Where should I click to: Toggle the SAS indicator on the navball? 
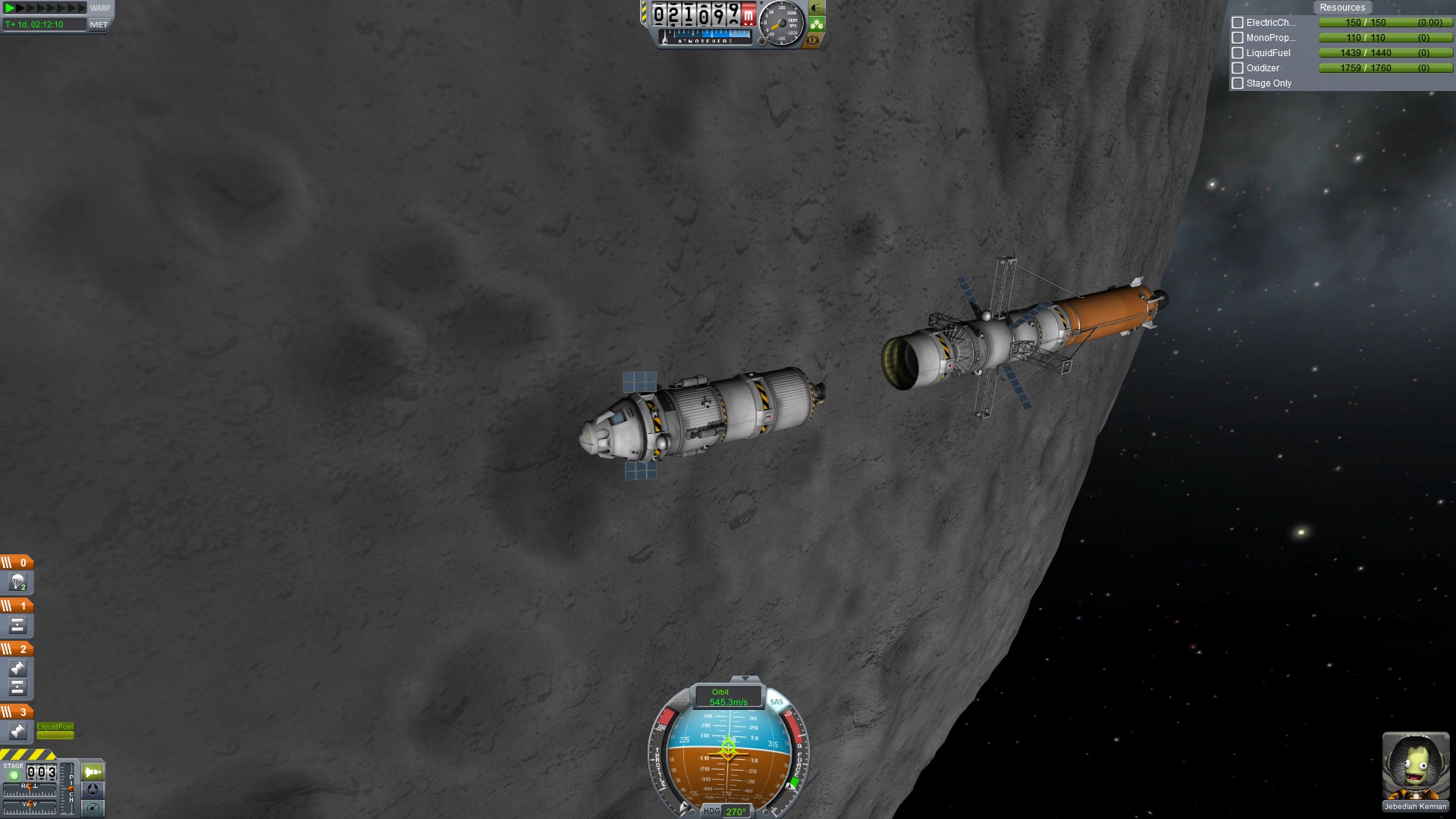click(776, 701)
